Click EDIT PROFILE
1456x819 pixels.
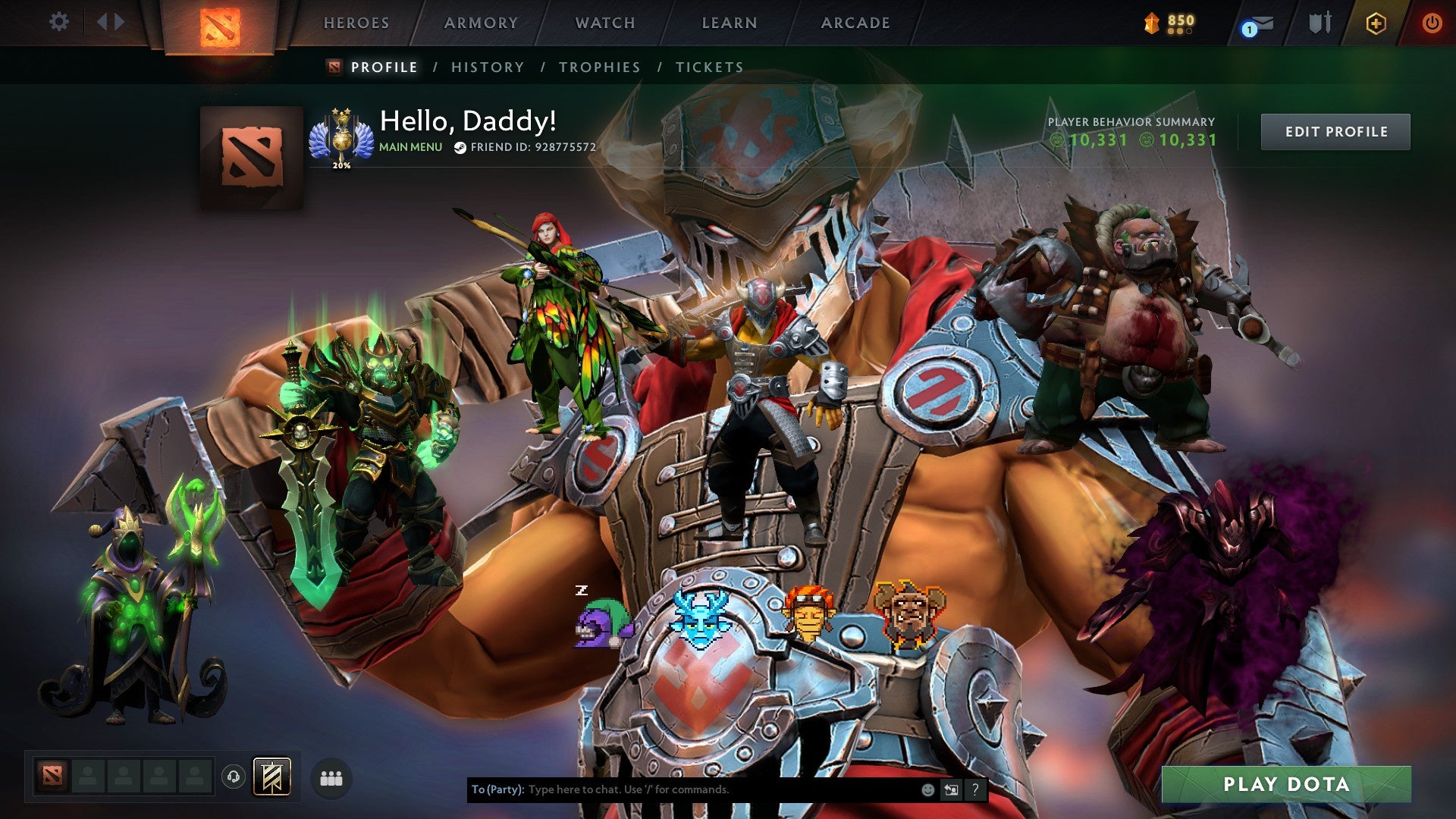(1335, 130)
